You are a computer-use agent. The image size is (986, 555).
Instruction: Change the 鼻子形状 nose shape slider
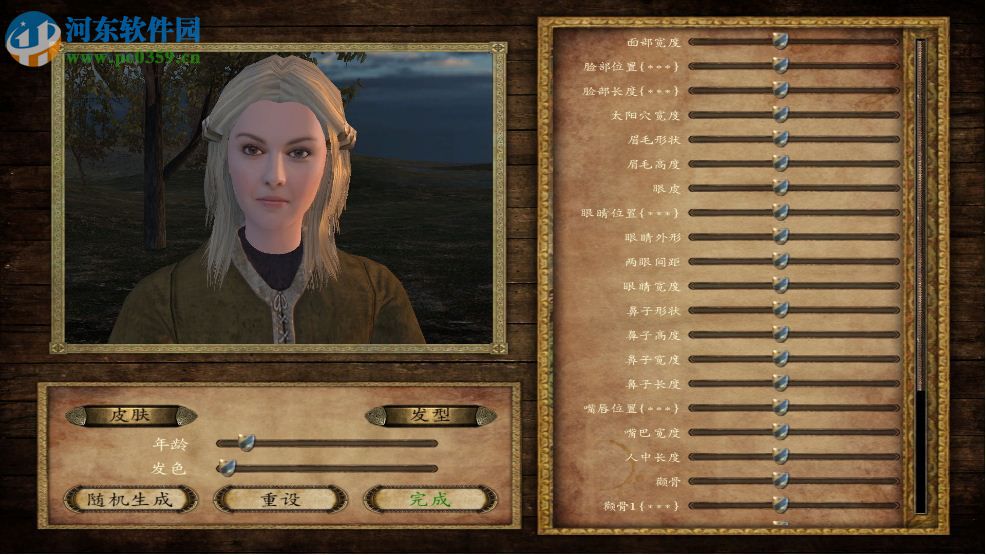780,310
